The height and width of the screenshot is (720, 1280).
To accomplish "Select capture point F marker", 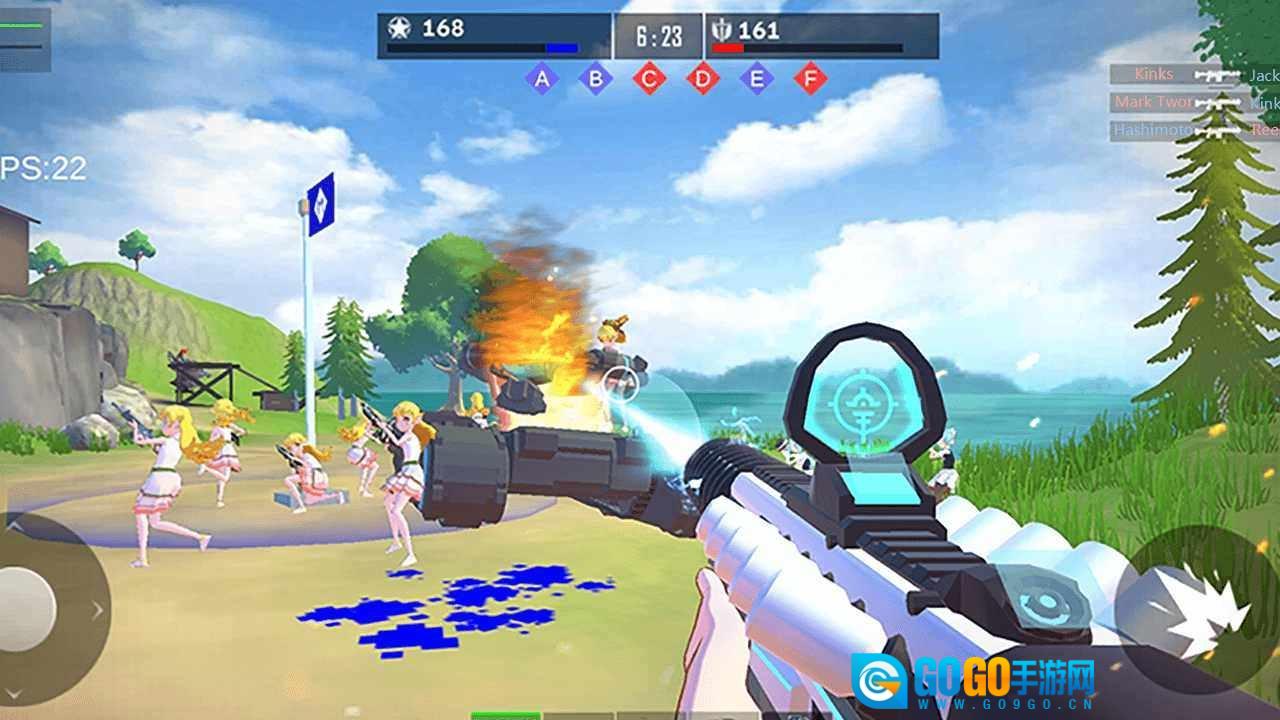I will tap(811, 78).
